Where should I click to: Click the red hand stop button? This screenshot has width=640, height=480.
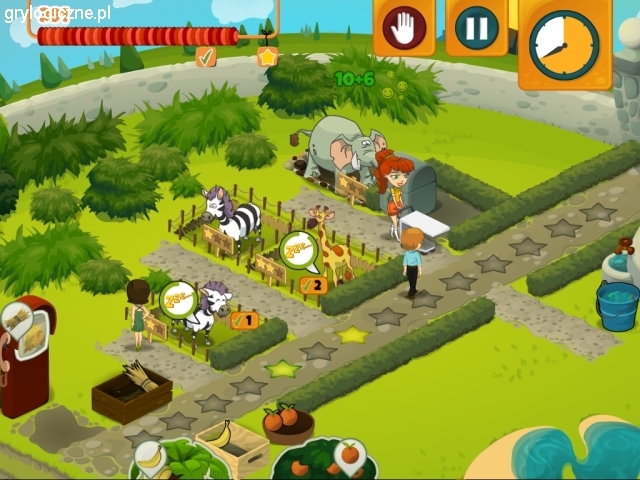403,28
